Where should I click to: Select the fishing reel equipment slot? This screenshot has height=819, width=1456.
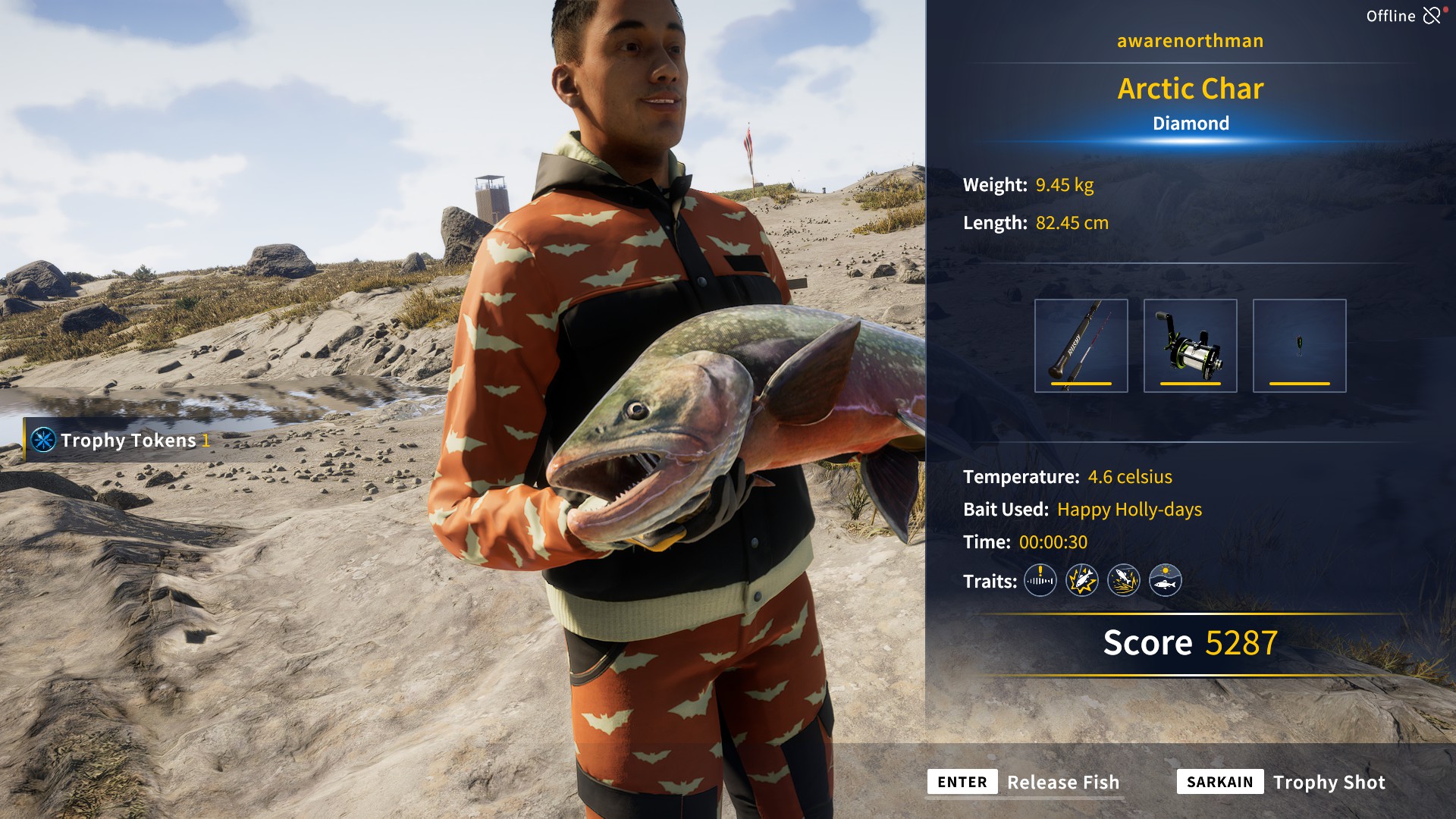[1190, 346]
